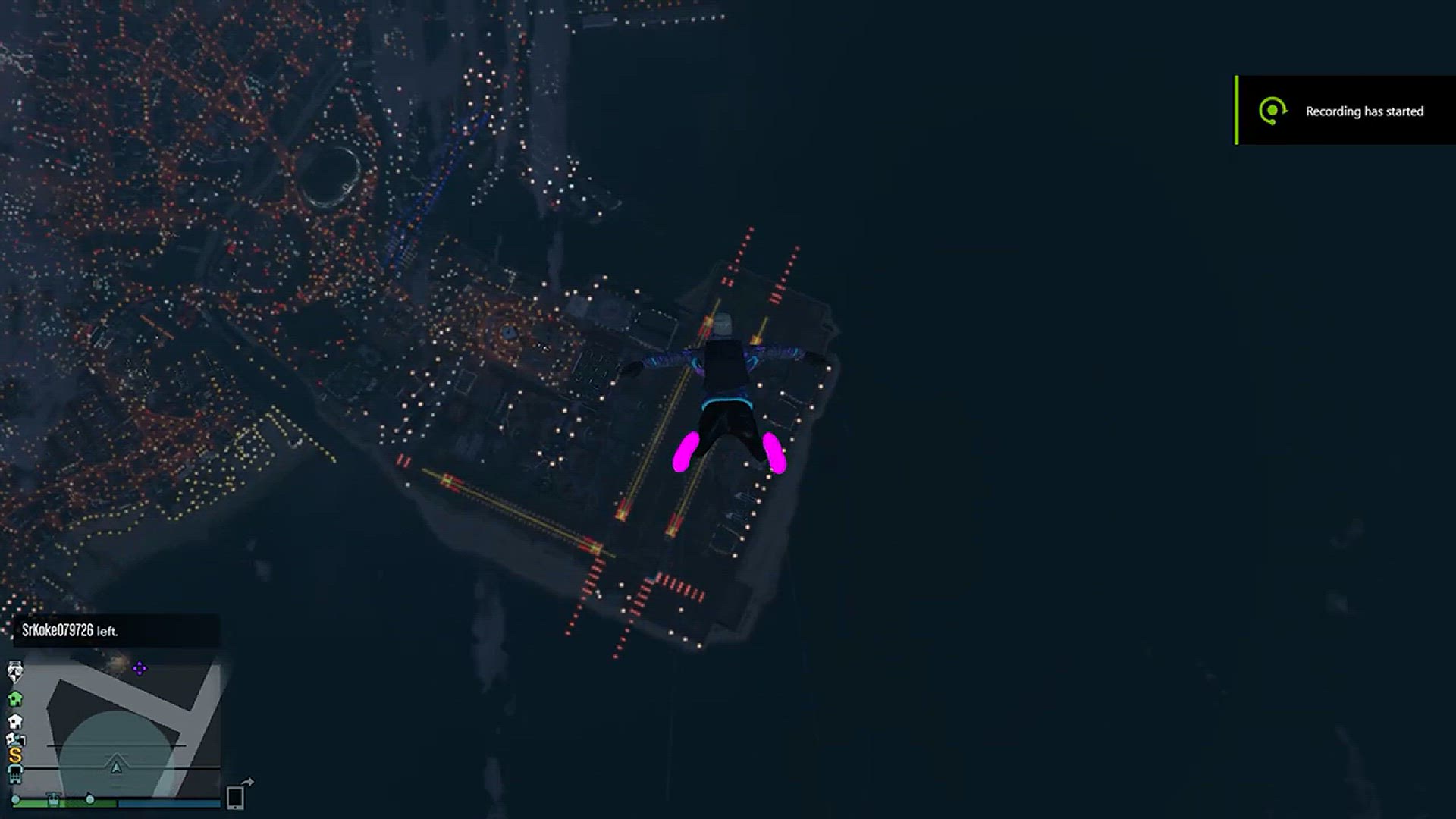Select the green house blip on the minimap
The height and width of the screenshot is (819, 1456).
coord(15,698)
